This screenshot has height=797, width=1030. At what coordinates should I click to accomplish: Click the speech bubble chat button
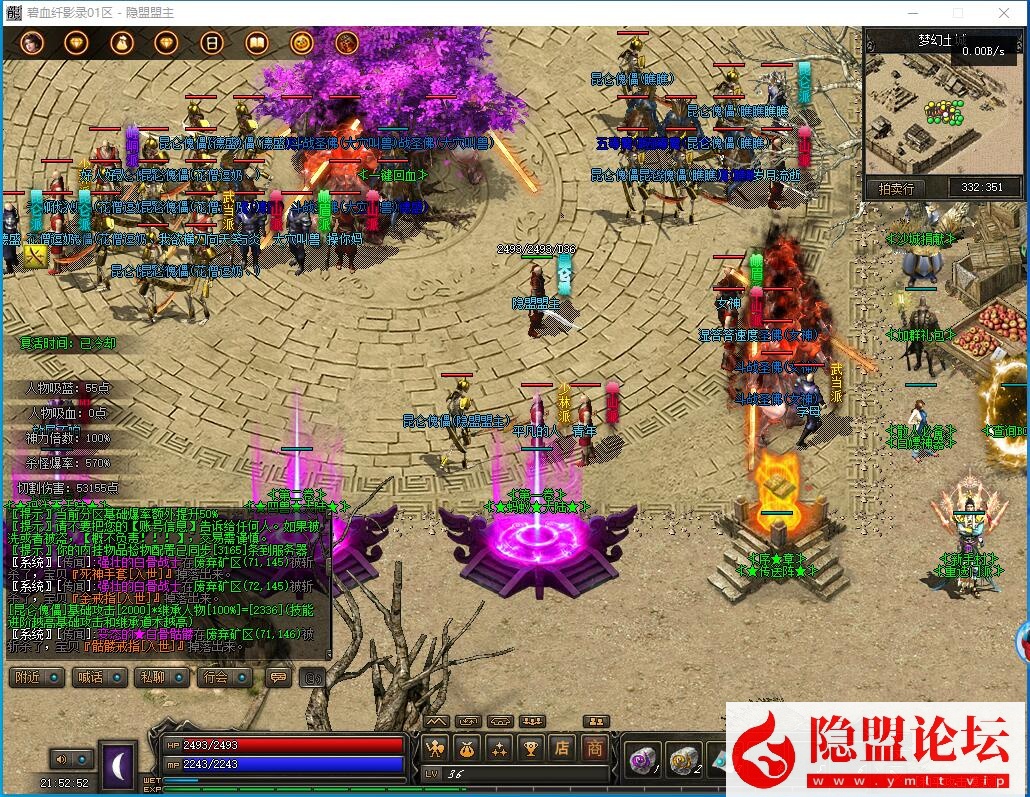(x=277, y=677)
